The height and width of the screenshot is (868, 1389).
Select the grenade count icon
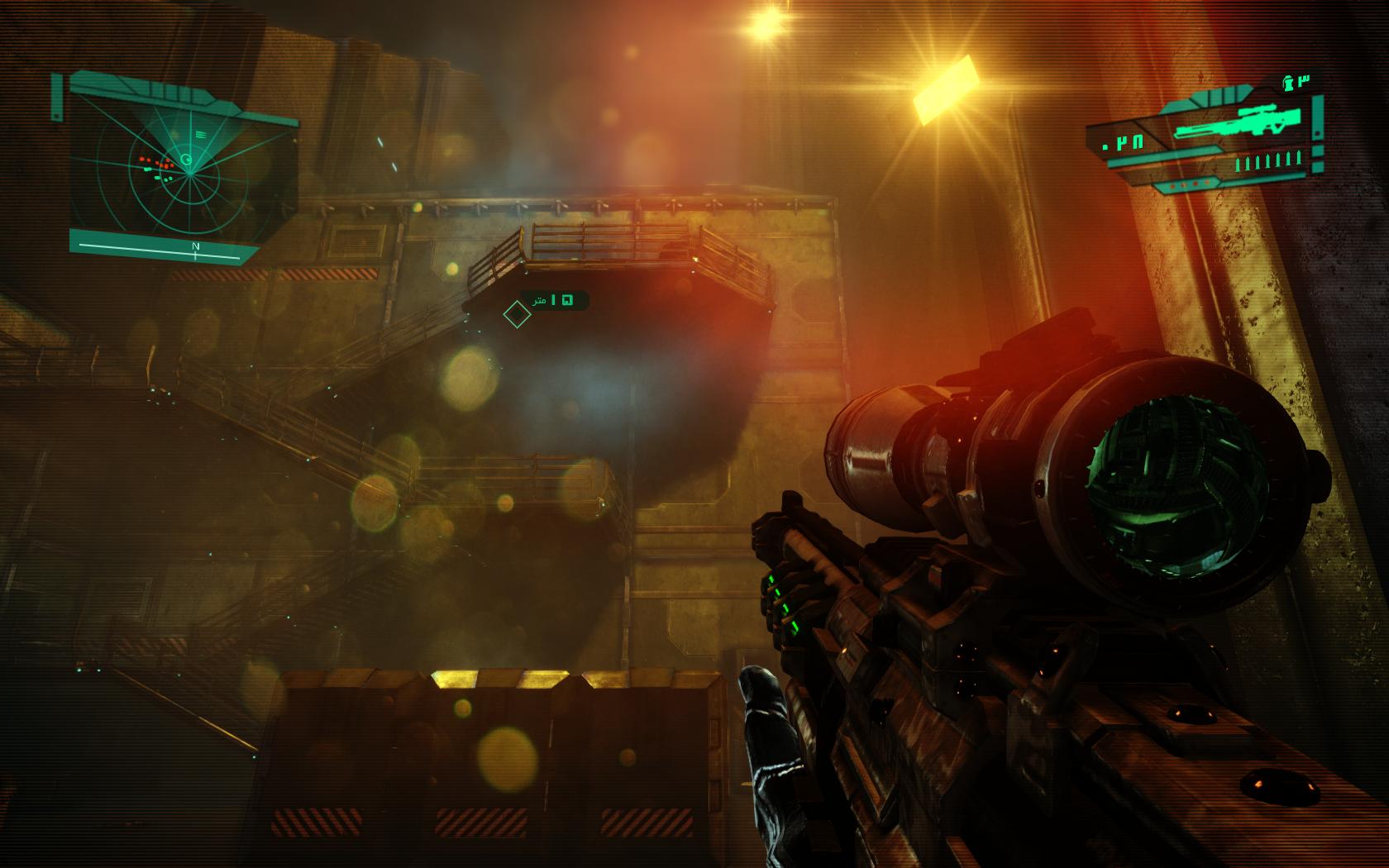point(1287,82)
